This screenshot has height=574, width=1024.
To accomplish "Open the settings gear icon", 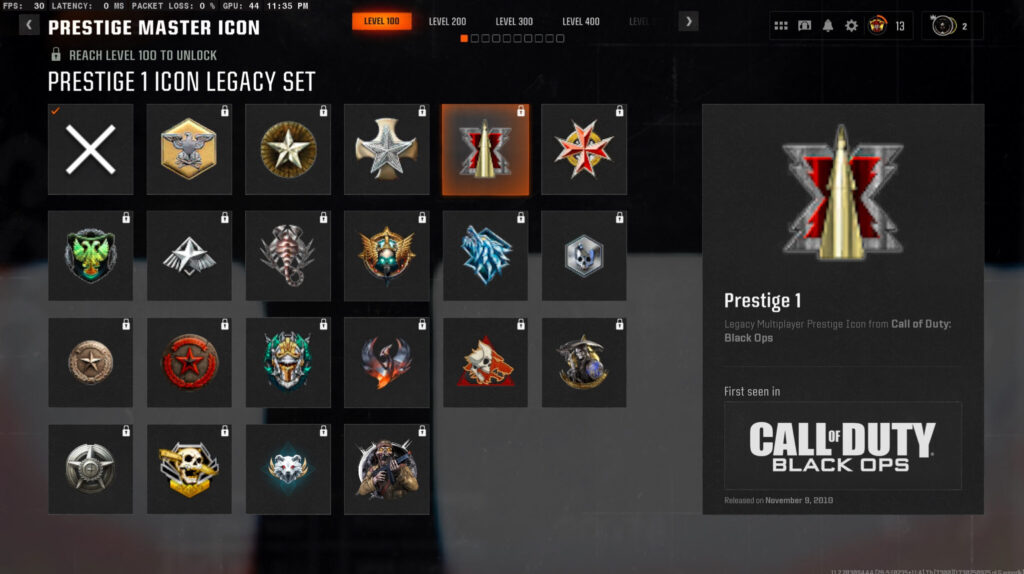I will pyautogui.click(x=851, y=26).
